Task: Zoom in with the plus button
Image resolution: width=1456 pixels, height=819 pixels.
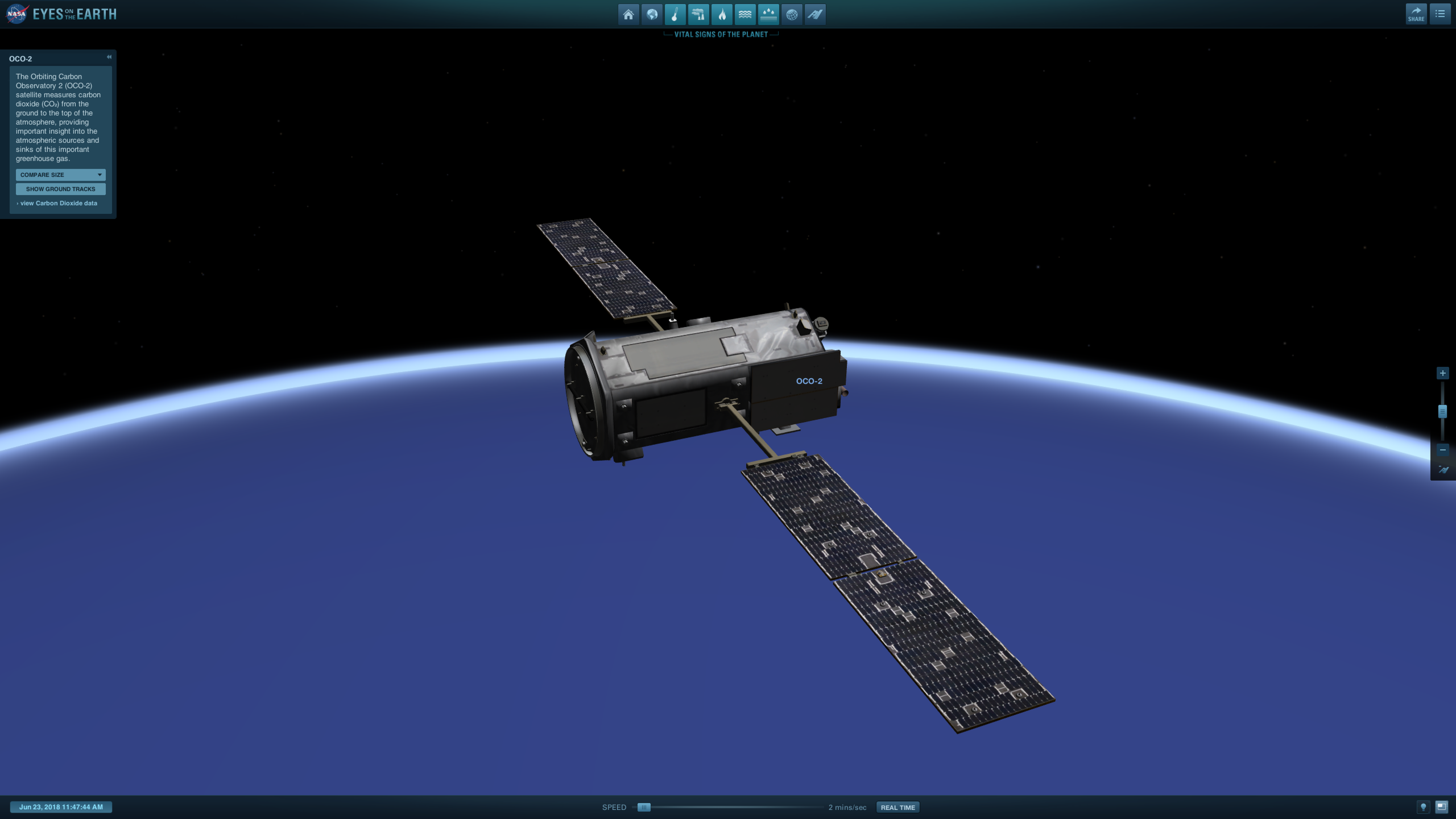Action: [1442, 373]
